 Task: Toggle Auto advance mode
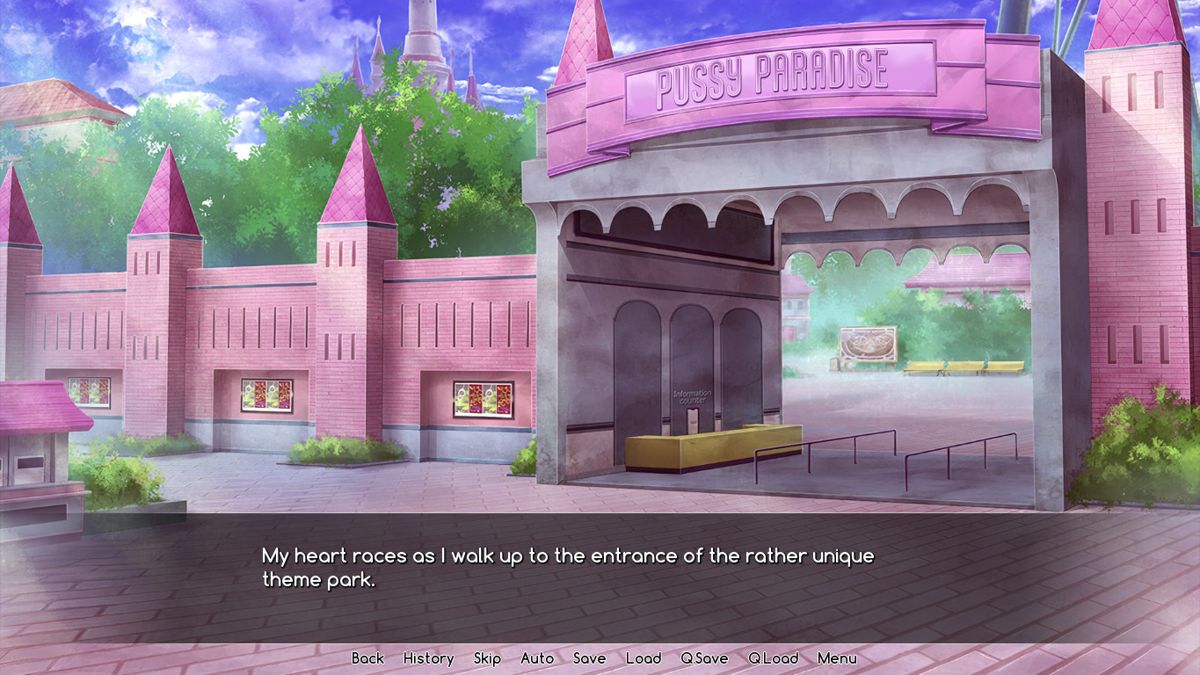[x=537, y=658]
